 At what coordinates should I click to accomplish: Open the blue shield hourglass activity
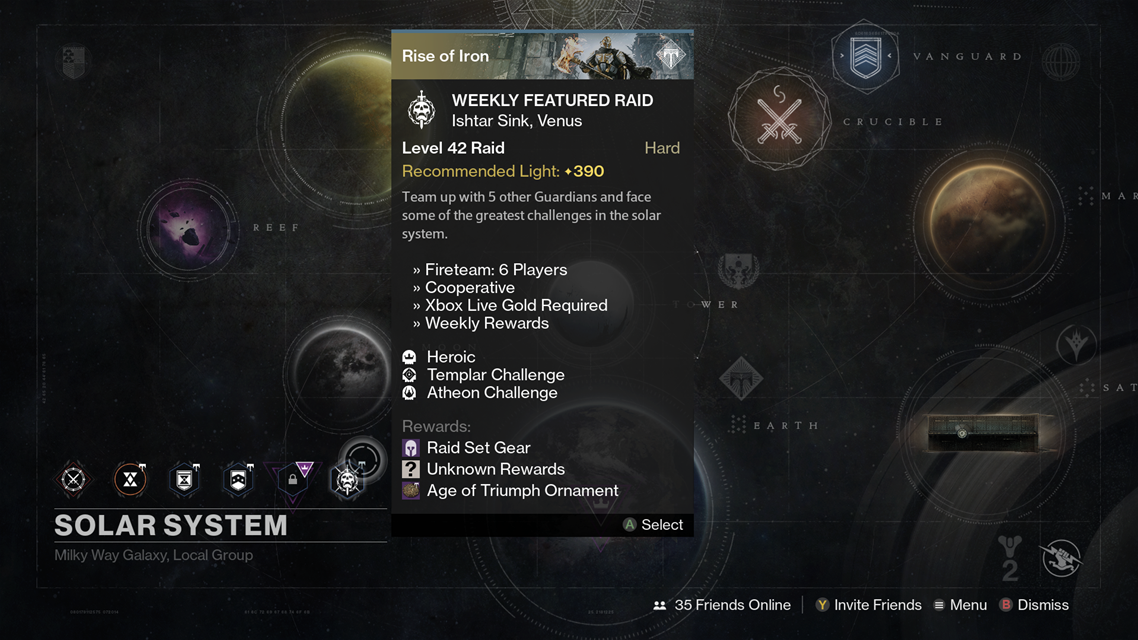tap(185, 479)
